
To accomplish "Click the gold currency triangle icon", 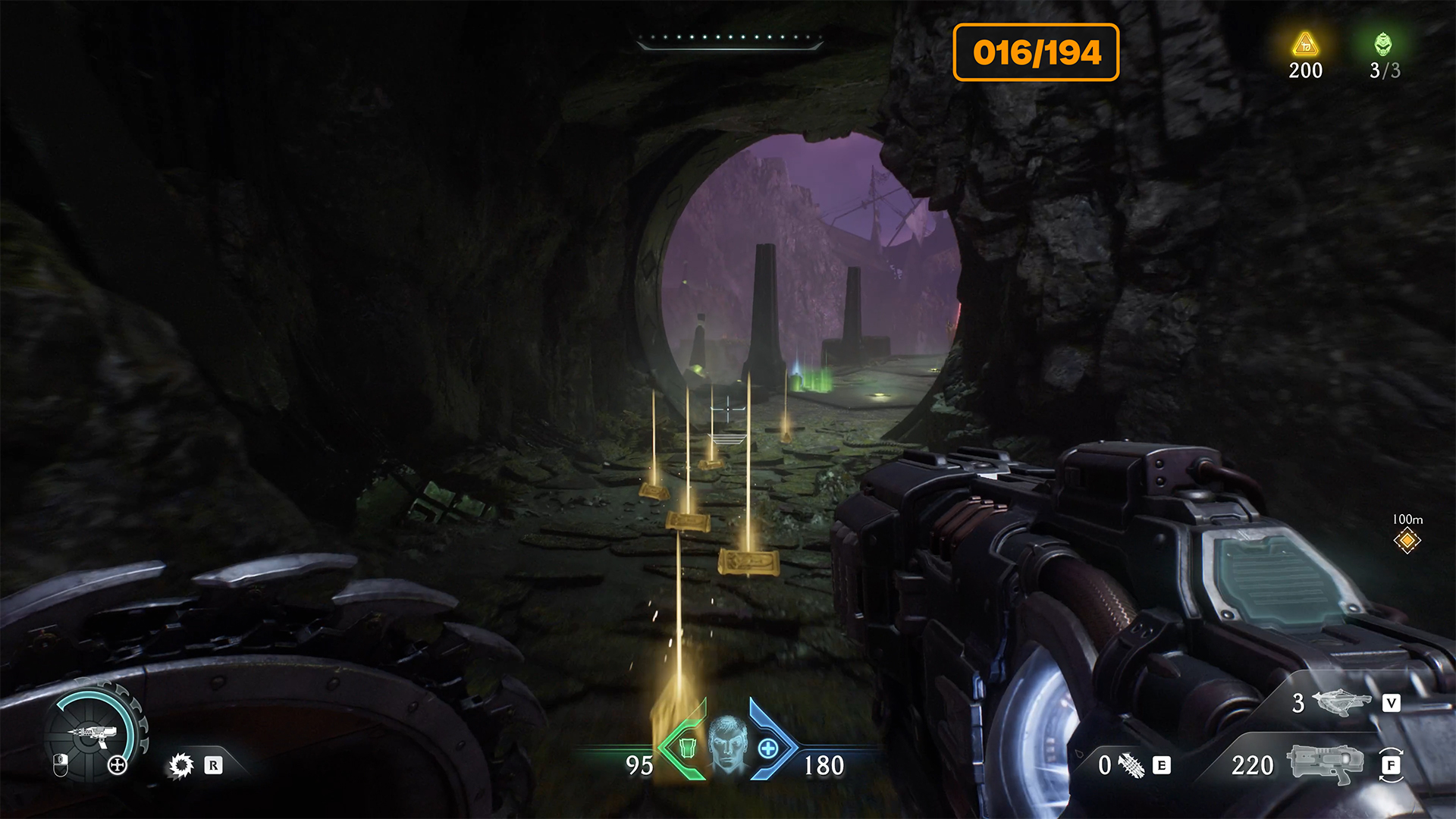I will (x=1305, y=45).
